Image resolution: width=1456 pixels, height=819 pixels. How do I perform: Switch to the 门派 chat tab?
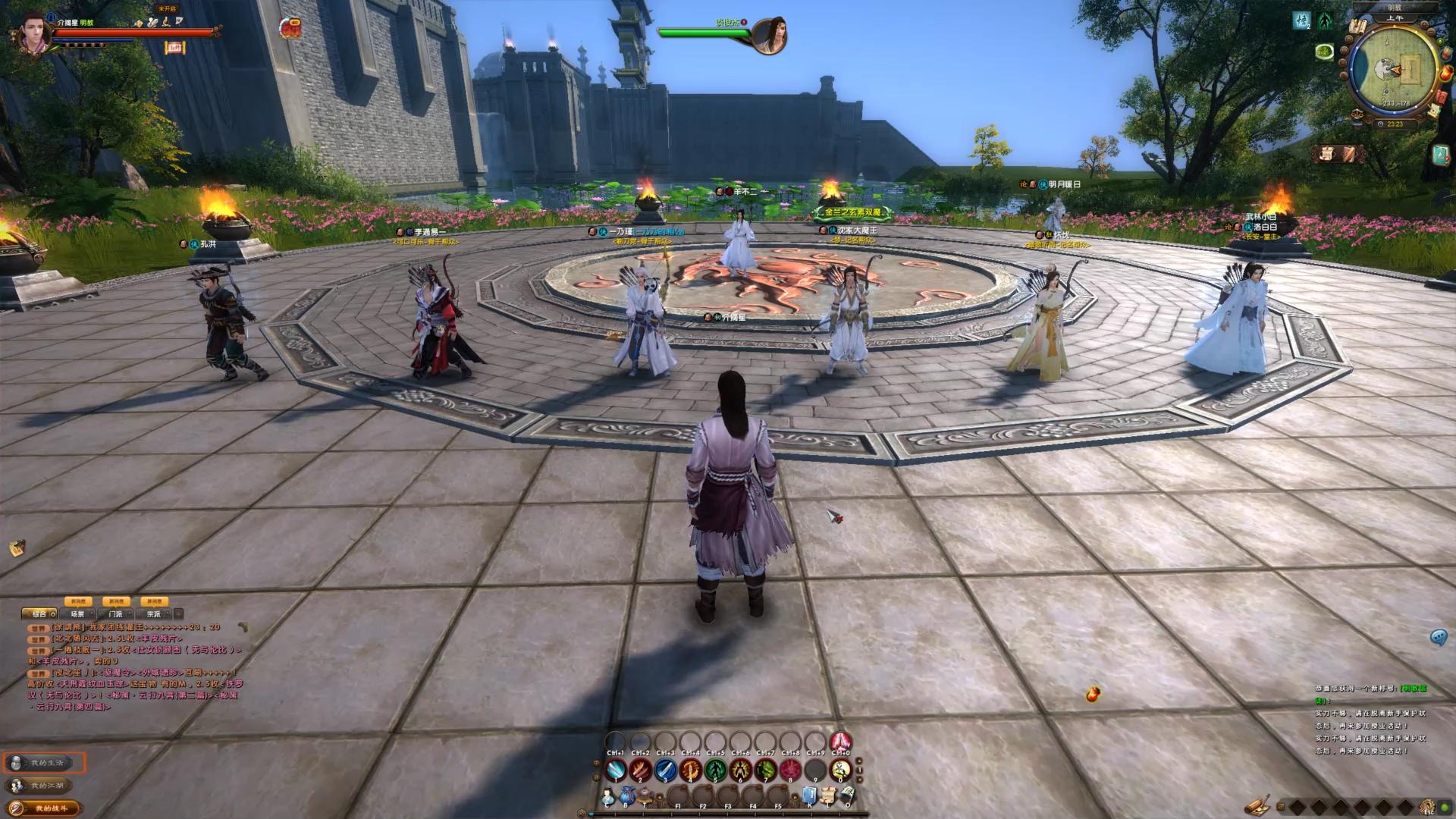pos(116,613)
